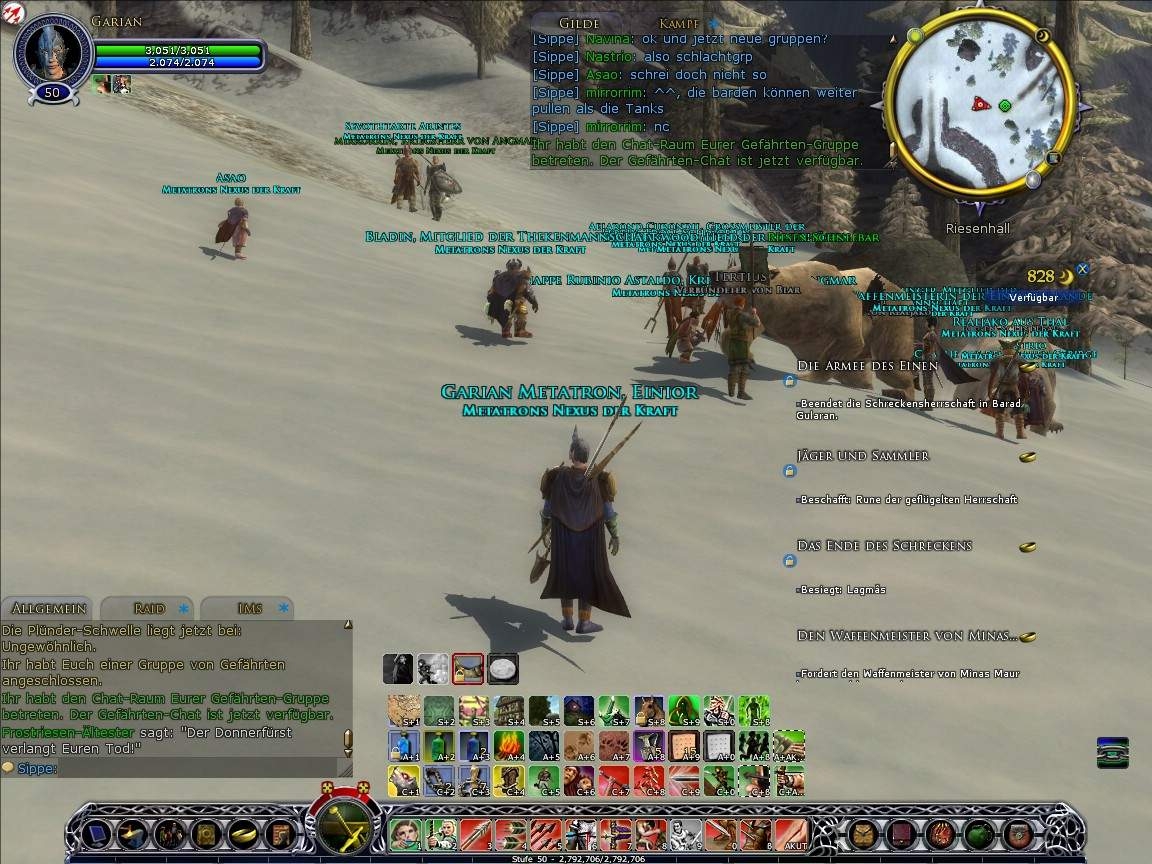
Task: Switch to the Raid chat tab
Action: pos(149,608)
